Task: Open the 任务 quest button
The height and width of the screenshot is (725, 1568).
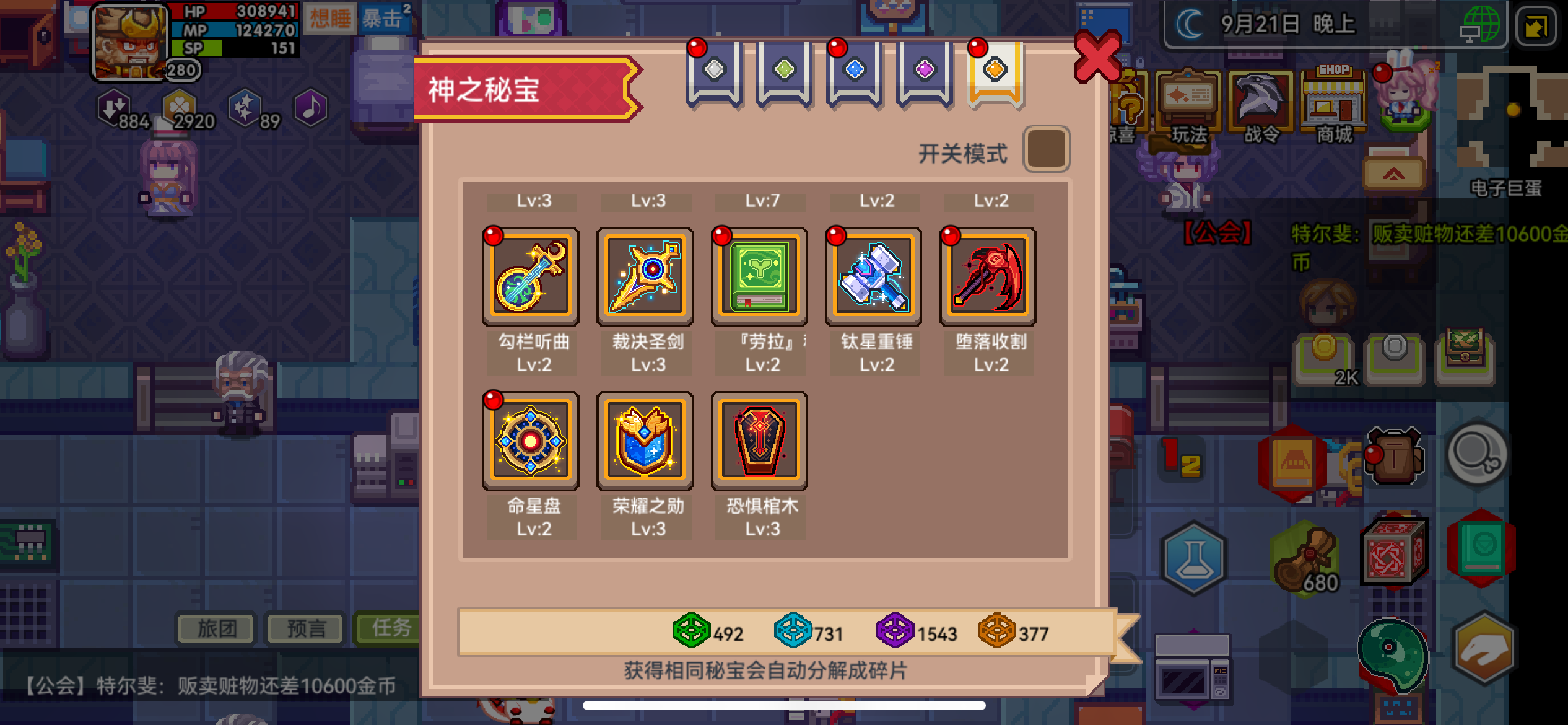Action: coord(390,628)
